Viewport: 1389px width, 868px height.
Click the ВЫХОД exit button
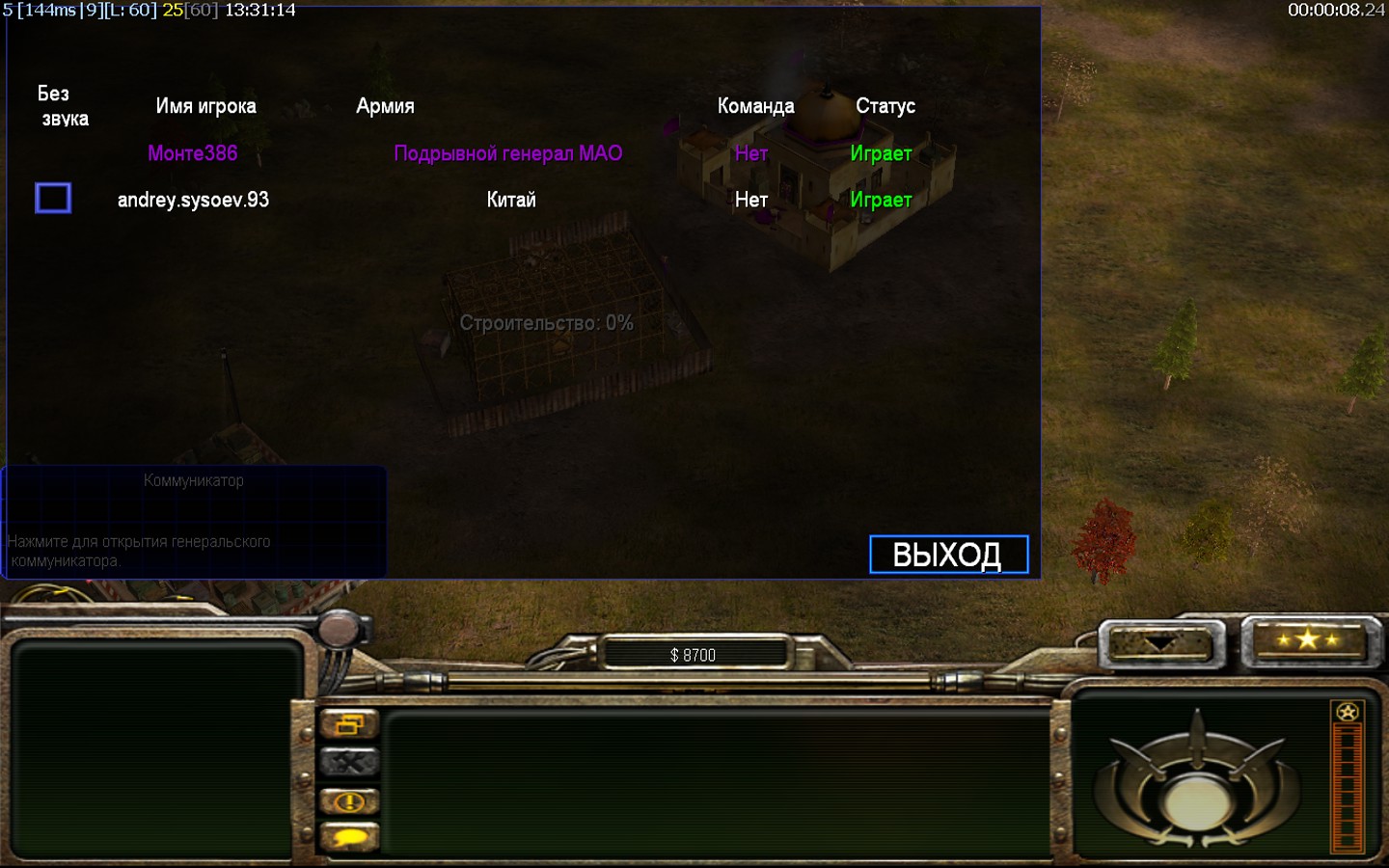[x=948, y=555]
